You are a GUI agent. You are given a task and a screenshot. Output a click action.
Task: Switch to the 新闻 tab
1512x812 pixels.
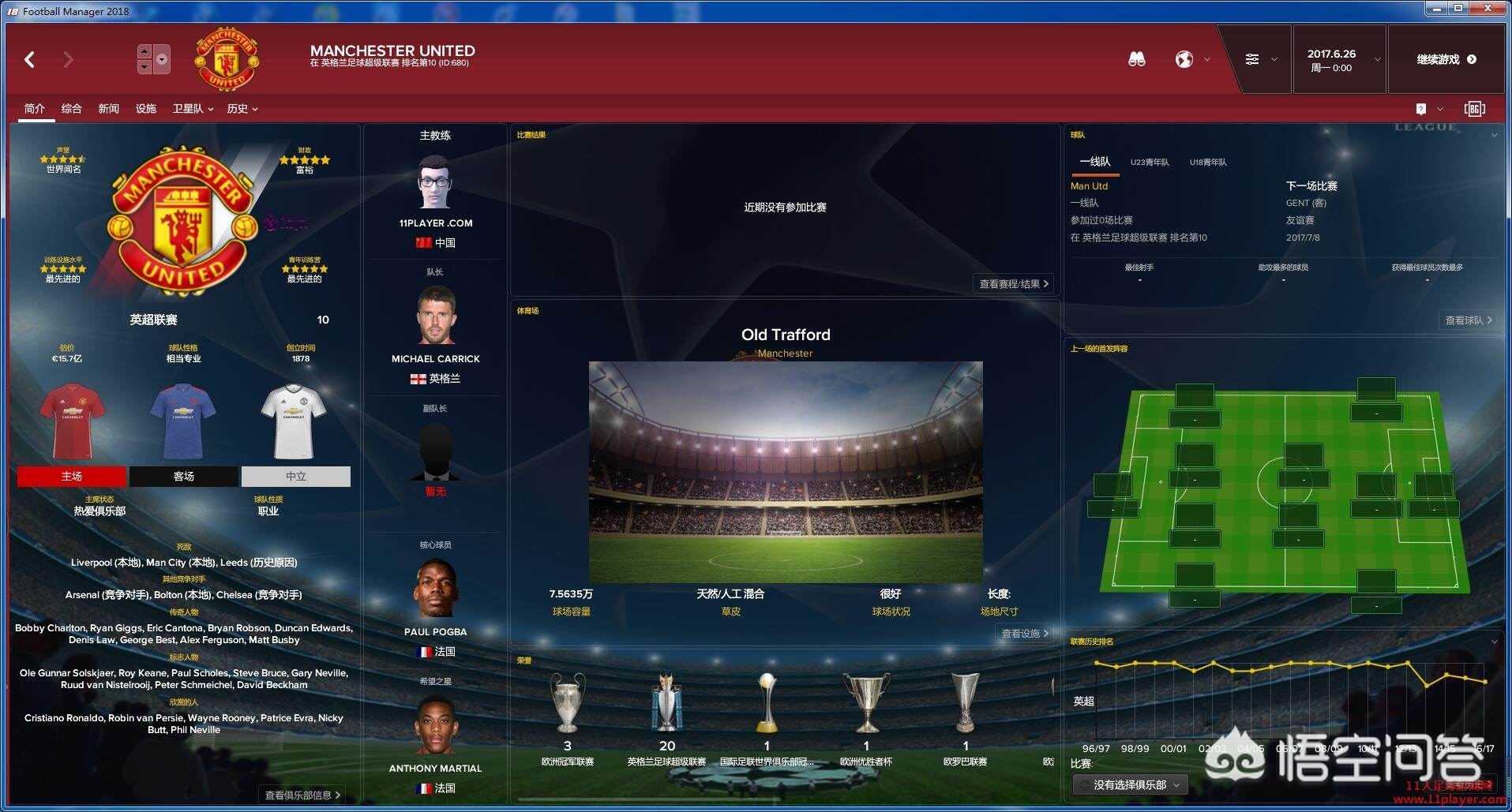tap(108, 109)
